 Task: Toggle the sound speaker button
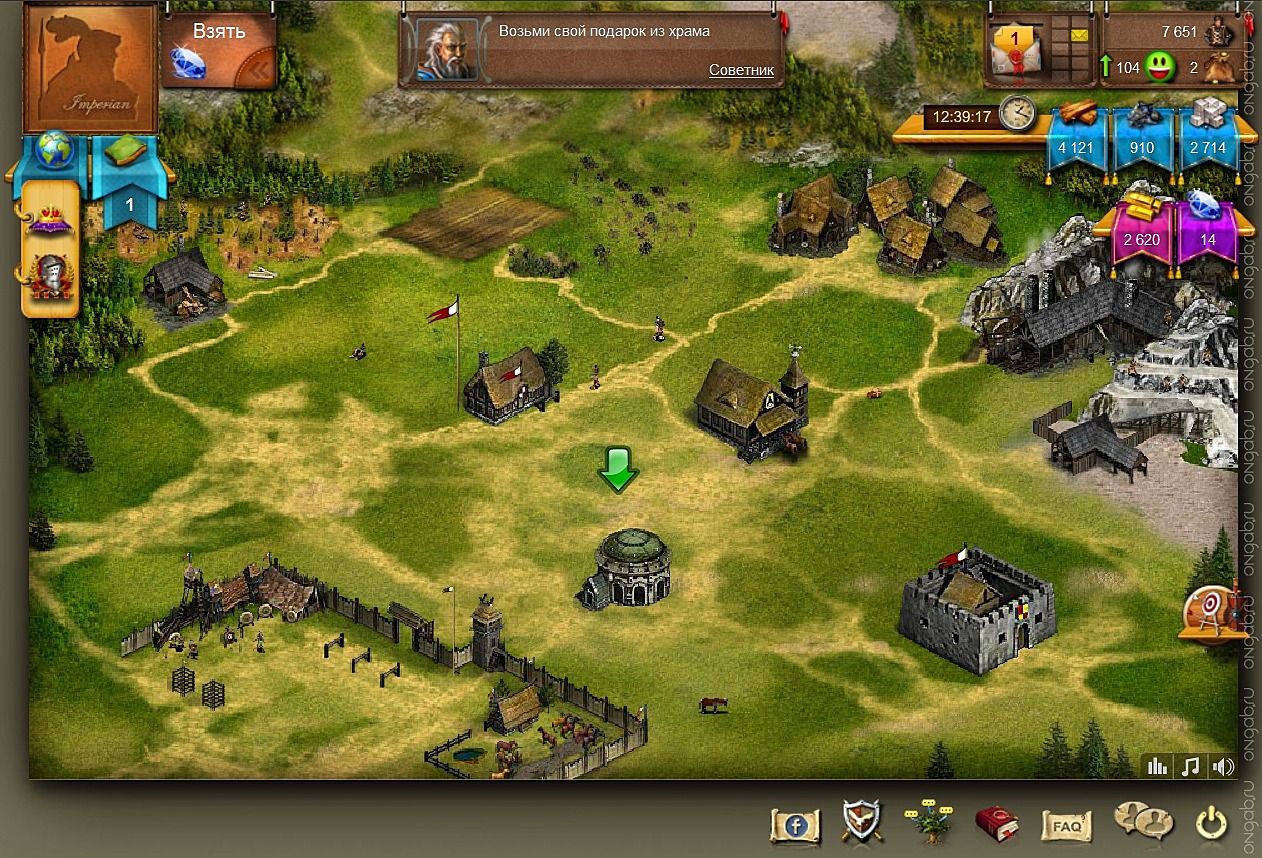tap(1222, 767)
